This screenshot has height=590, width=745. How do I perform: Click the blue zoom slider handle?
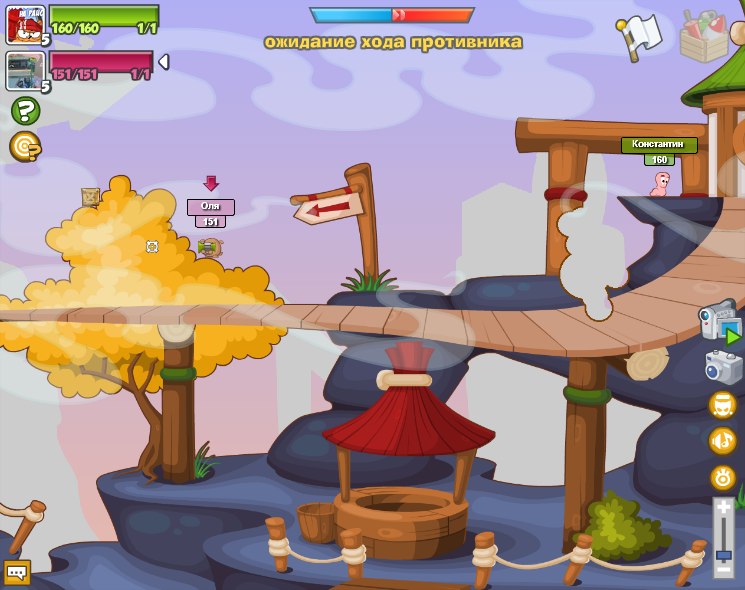[x=723, y=553]
